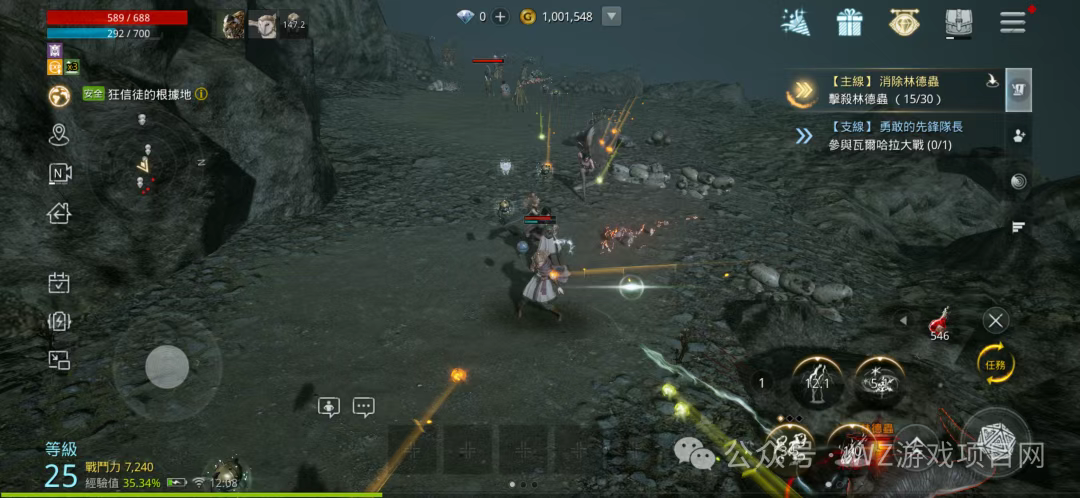Screen dimensions: 1080x498
Task: Add diamonds with the plus button
Action: pyautogui.click(x=500, y=16)
